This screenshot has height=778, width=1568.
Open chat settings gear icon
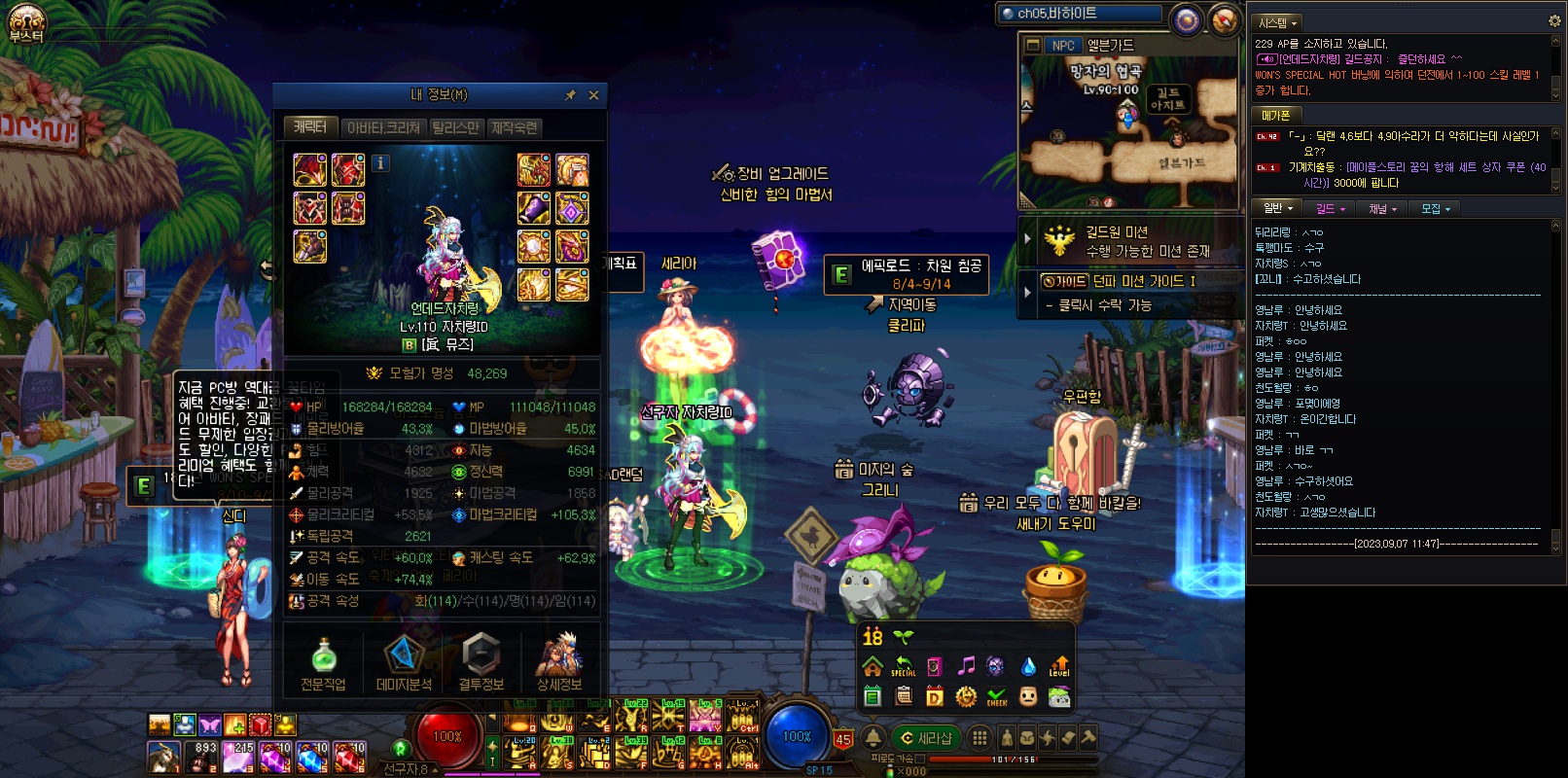pos(1554,20)
